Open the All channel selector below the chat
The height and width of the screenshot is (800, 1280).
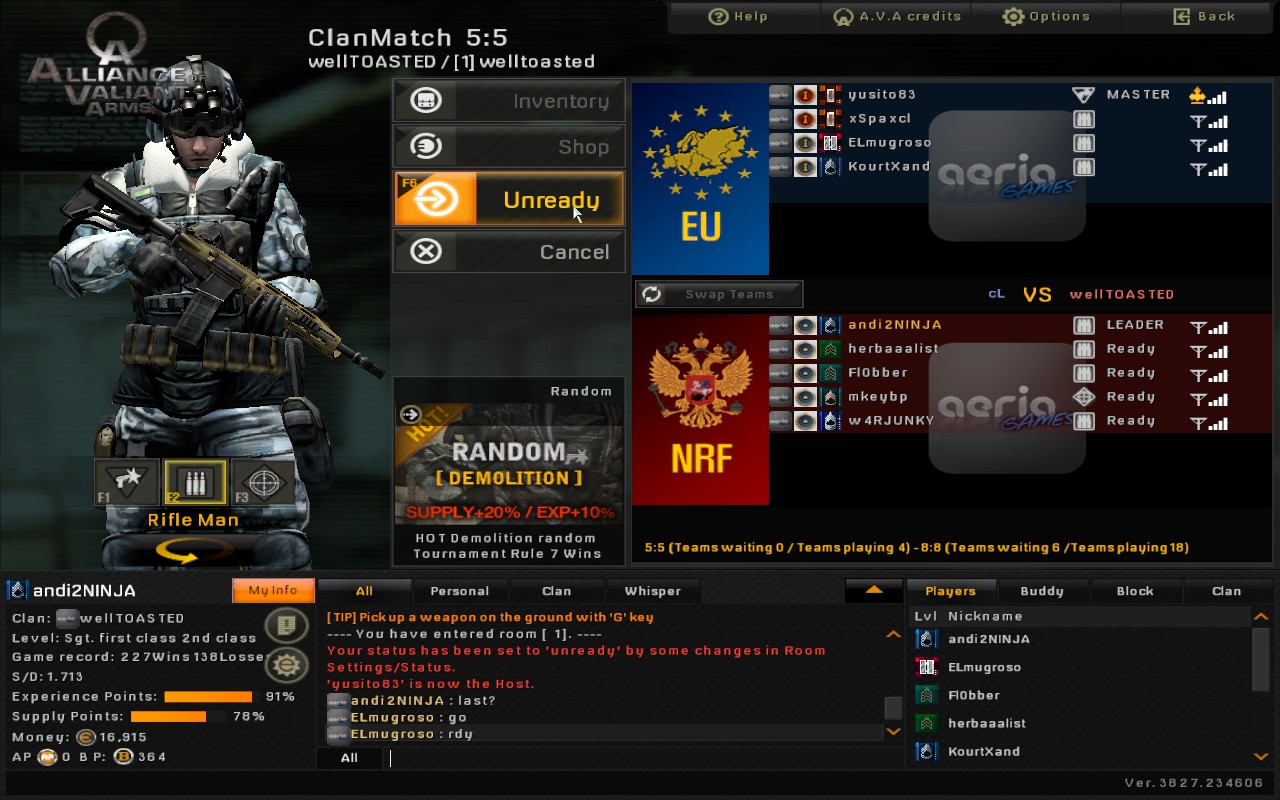(349, 758)
